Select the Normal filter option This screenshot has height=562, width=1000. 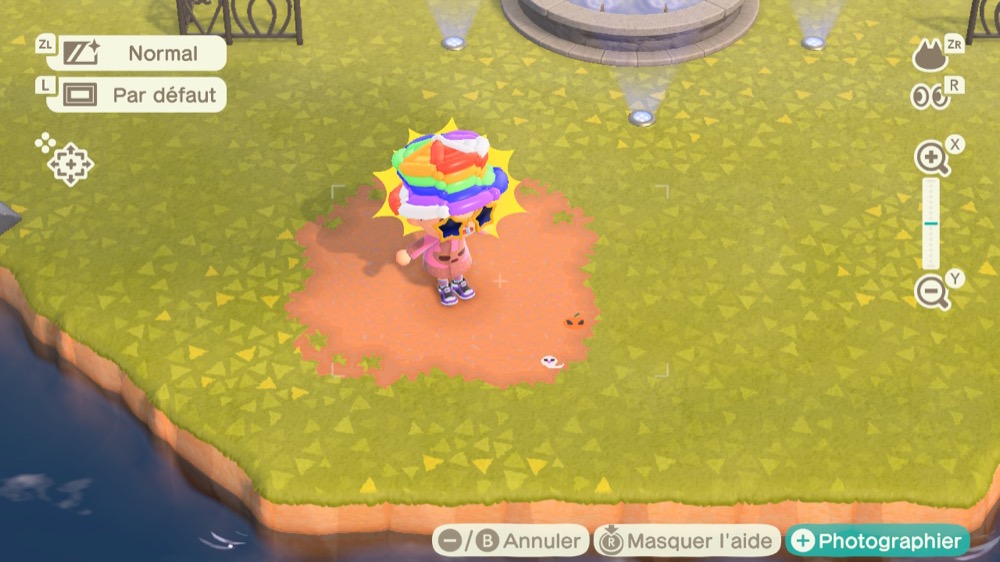(x=136, y=53)
